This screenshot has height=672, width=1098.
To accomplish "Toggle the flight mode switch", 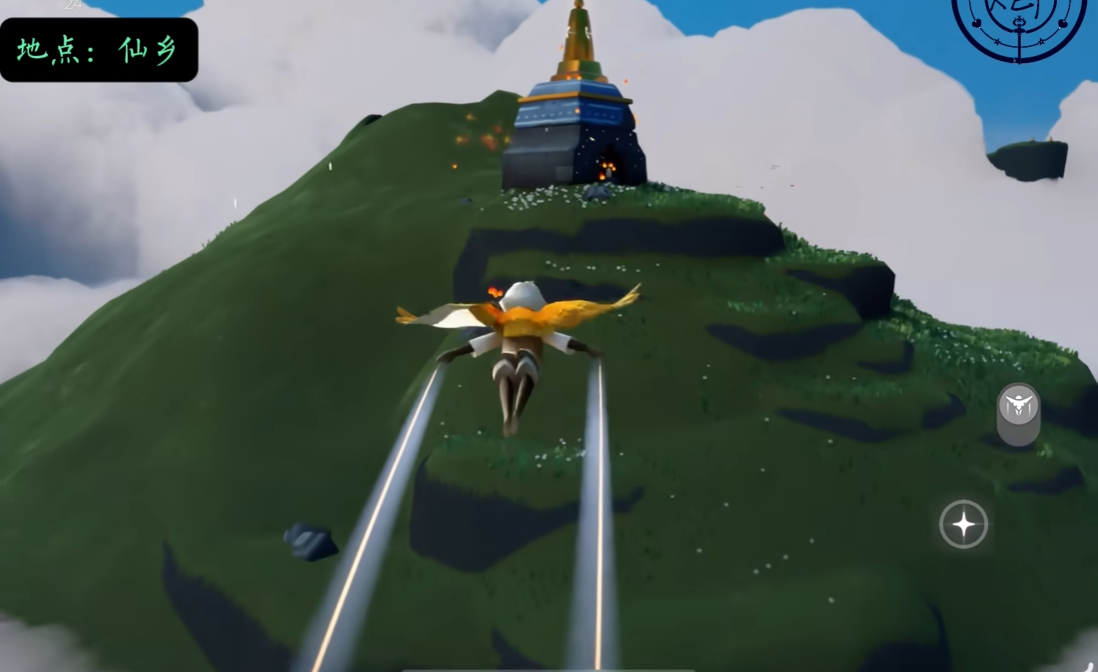I will [1018, 413].
